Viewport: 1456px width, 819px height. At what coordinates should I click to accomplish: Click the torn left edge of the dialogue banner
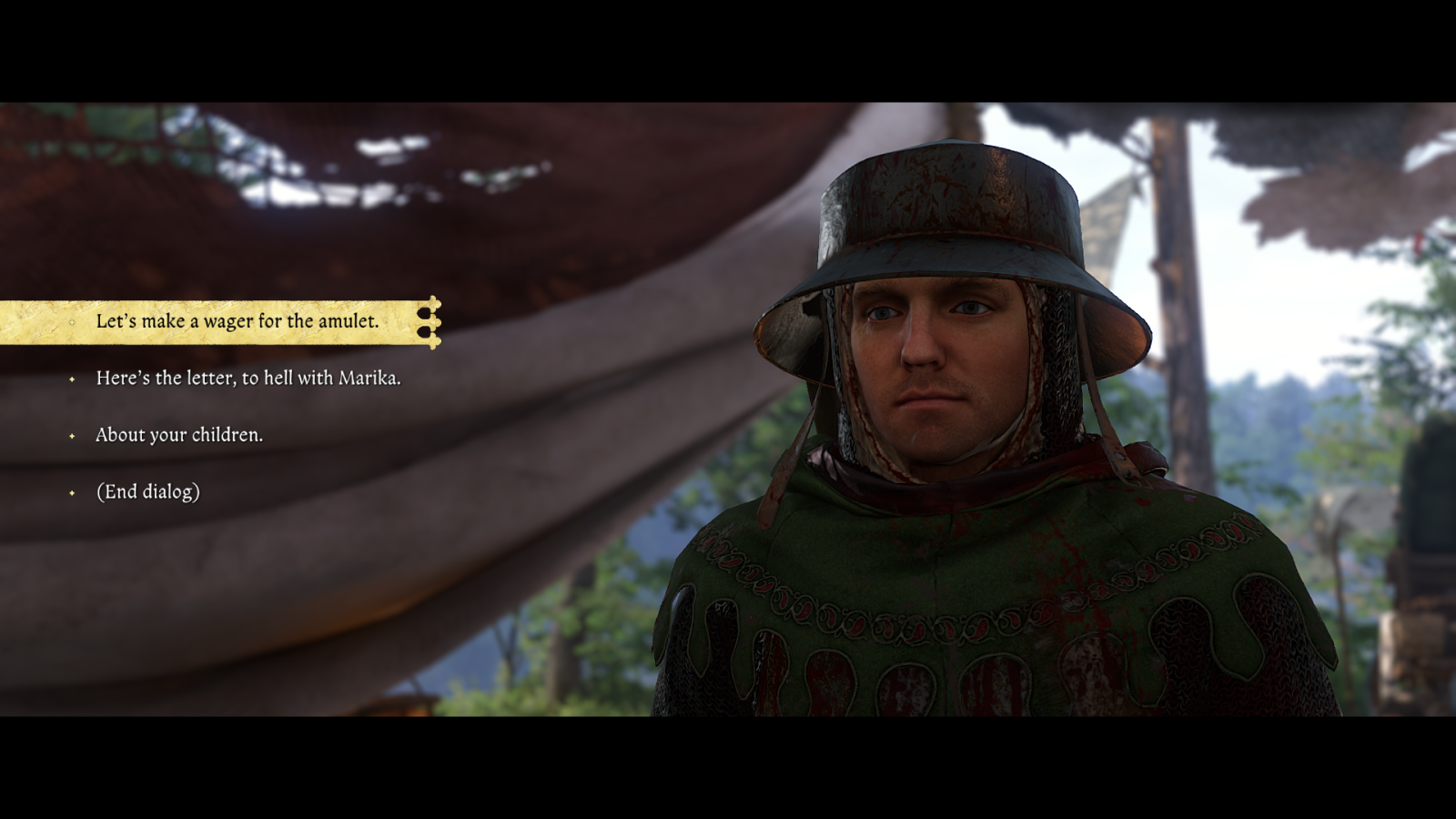tap(9, 321)
